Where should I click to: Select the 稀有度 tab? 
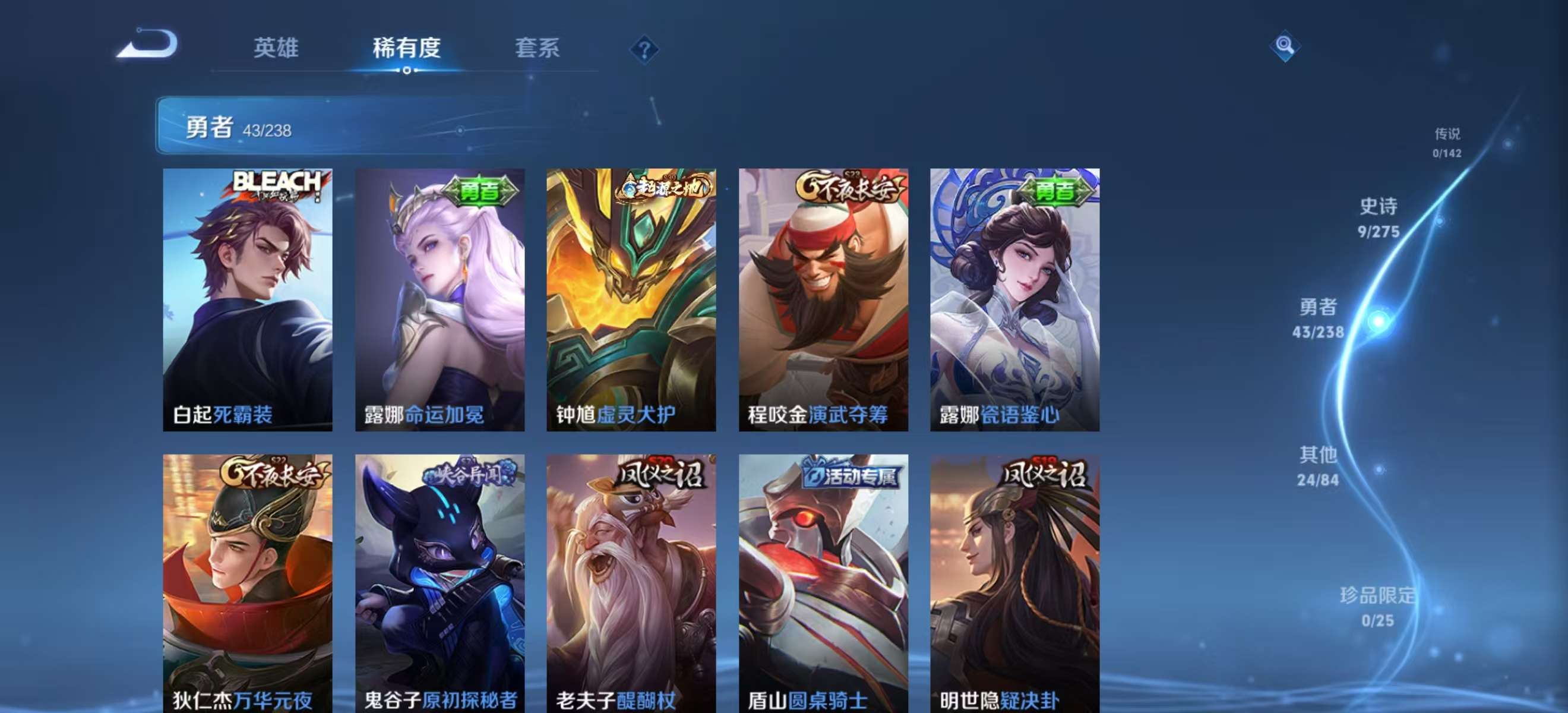pyautogui.click(x=407, y=49)
